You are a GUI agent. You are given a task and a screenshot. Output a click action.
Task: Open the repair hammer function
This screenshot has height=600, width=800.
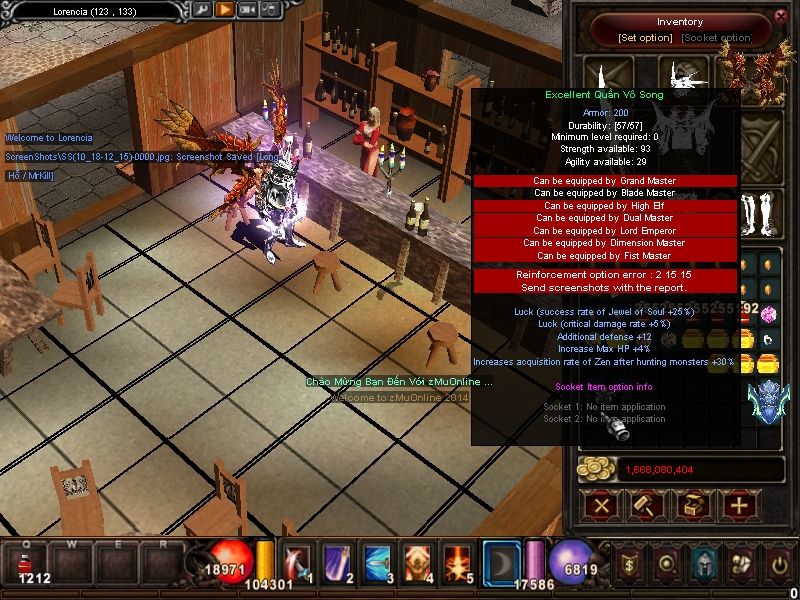coord(646,505)
